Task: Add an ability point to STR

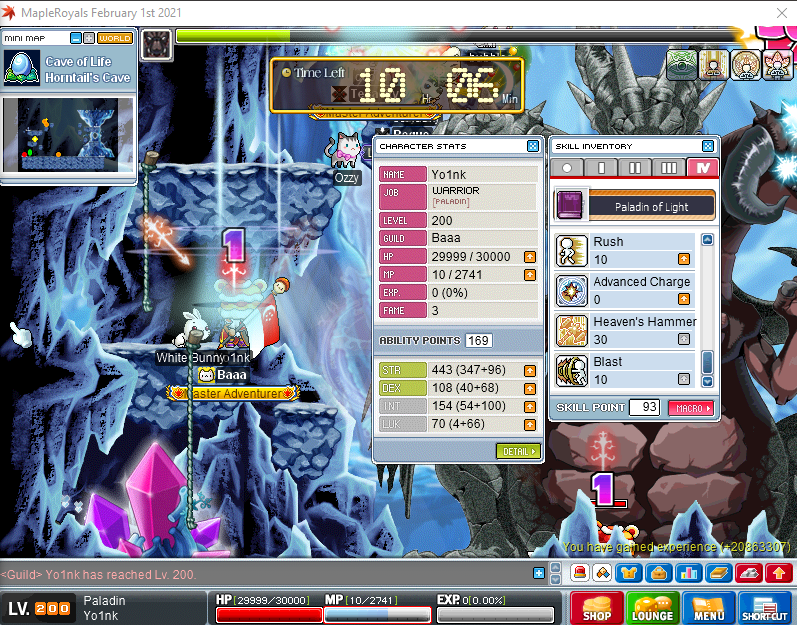Action: point(529,371)
